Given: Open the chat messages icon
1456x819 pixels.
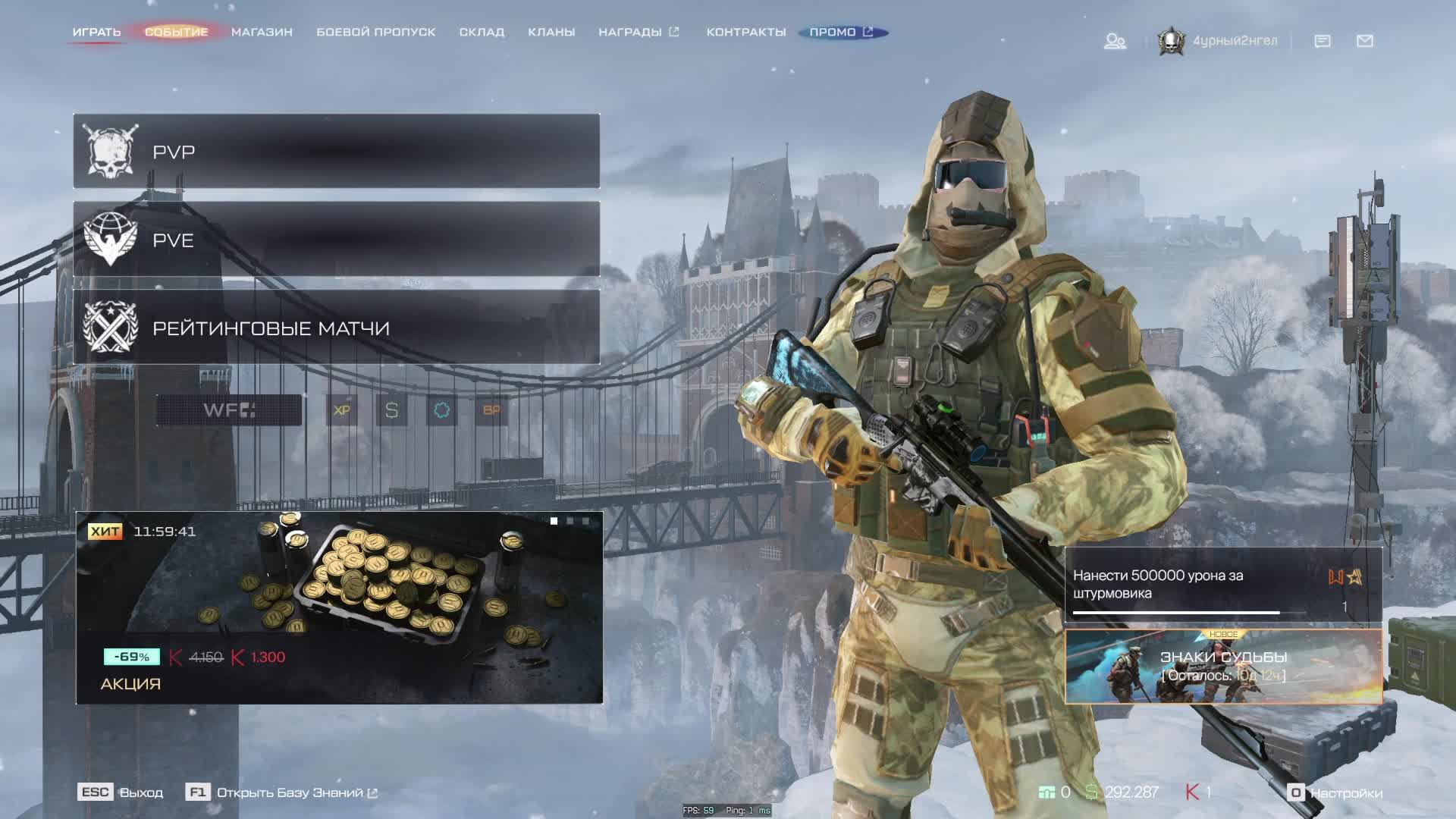Looking at the screenshot, I should (1323, 41).
